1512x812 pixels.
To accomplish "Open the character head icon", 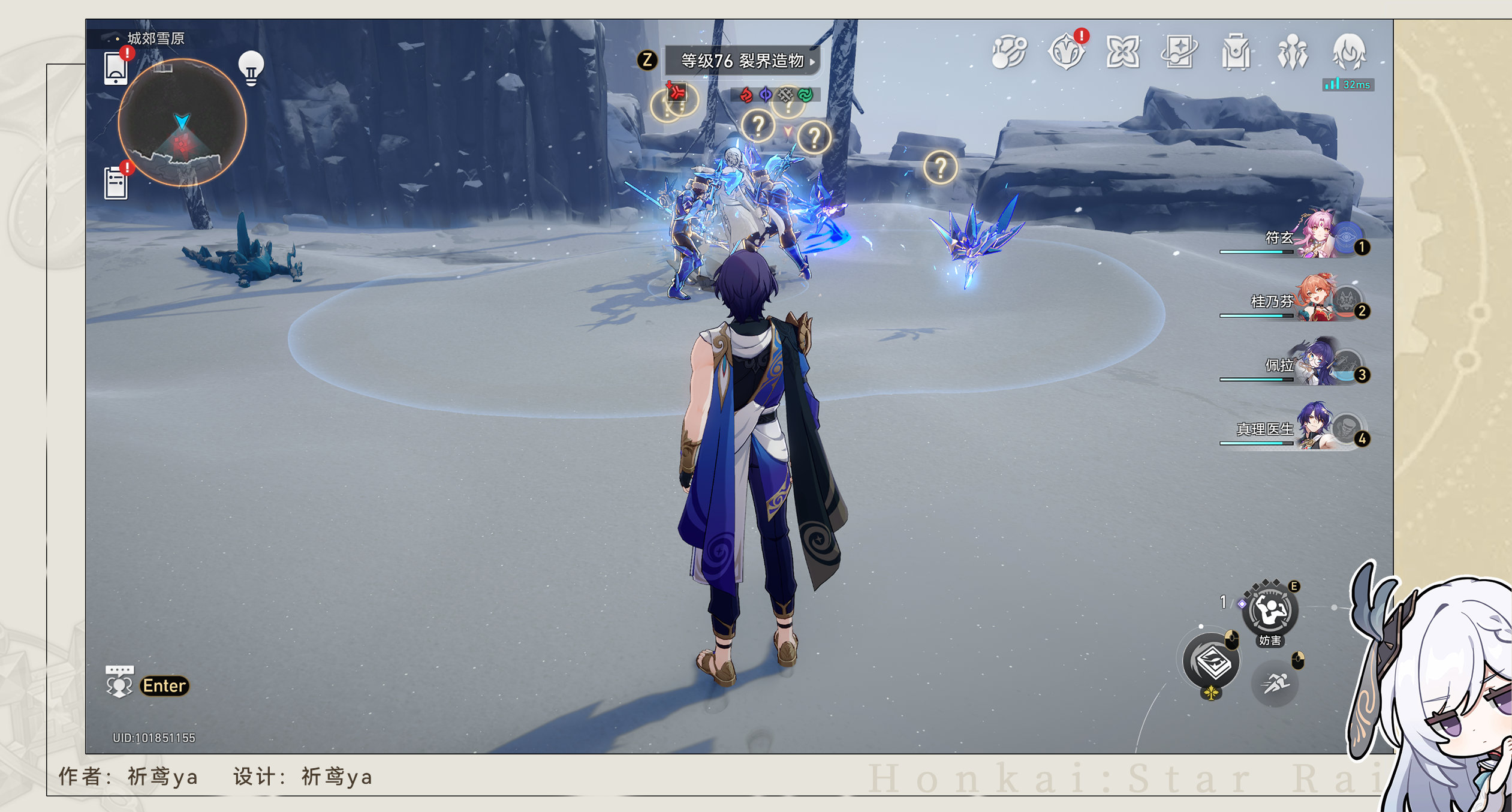I will 1349,52.
